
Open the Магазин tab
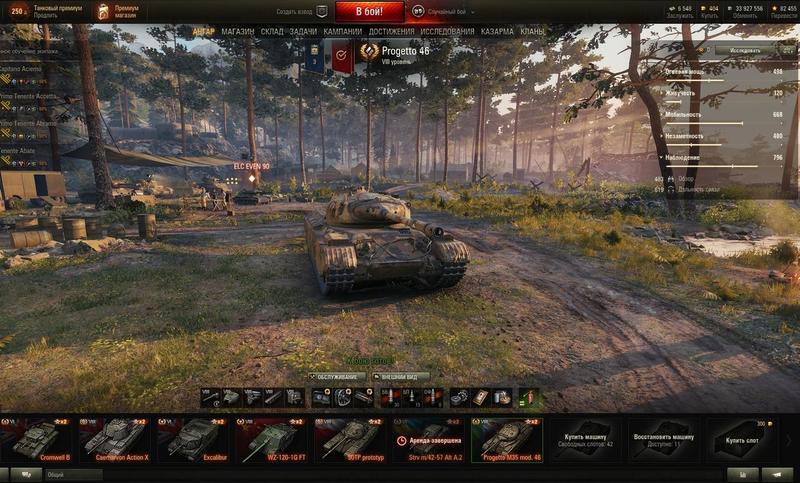click(x=238, y=32)
